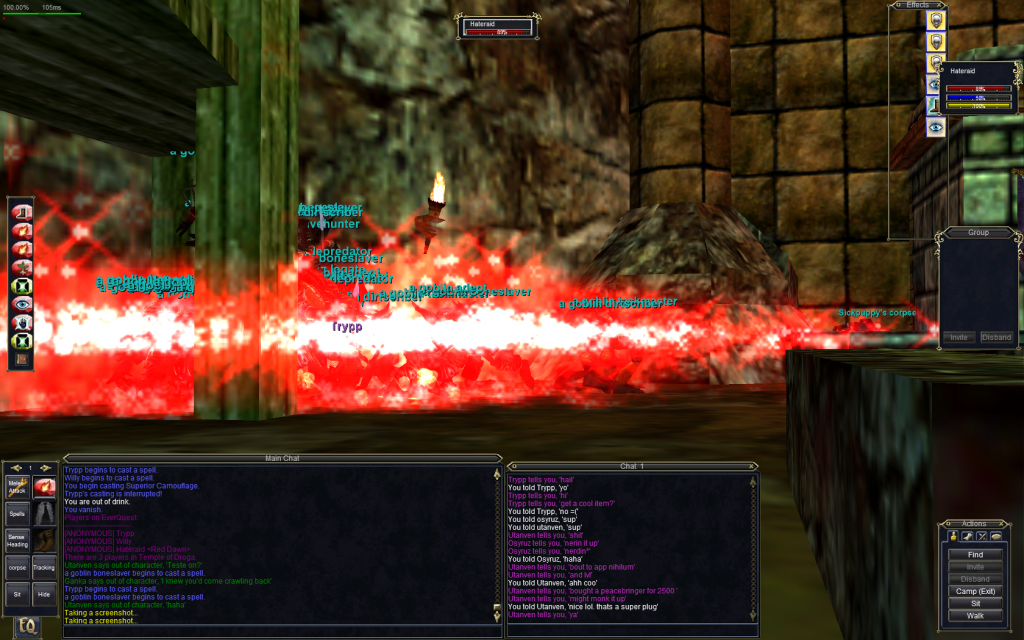Choose Camp (Exit) in the Actions window
This screenshot has width=1024, height=640.
(x=975, y=591)
